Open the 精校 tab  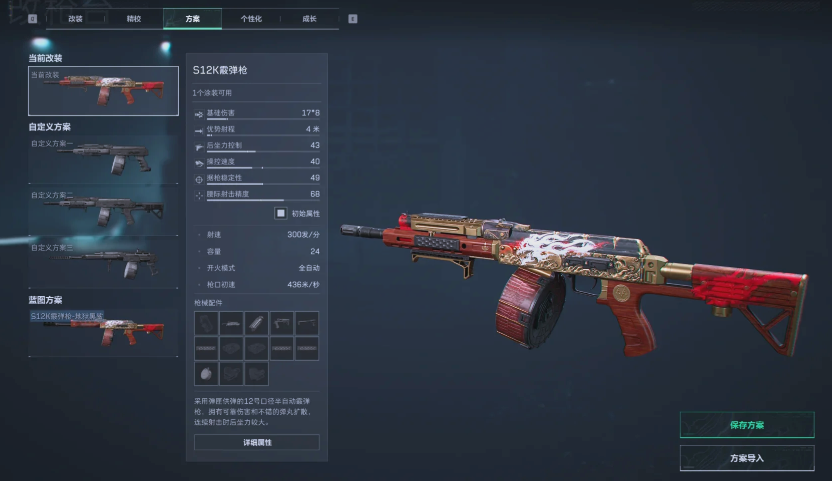pyautogui.click(x=134, y=18)
